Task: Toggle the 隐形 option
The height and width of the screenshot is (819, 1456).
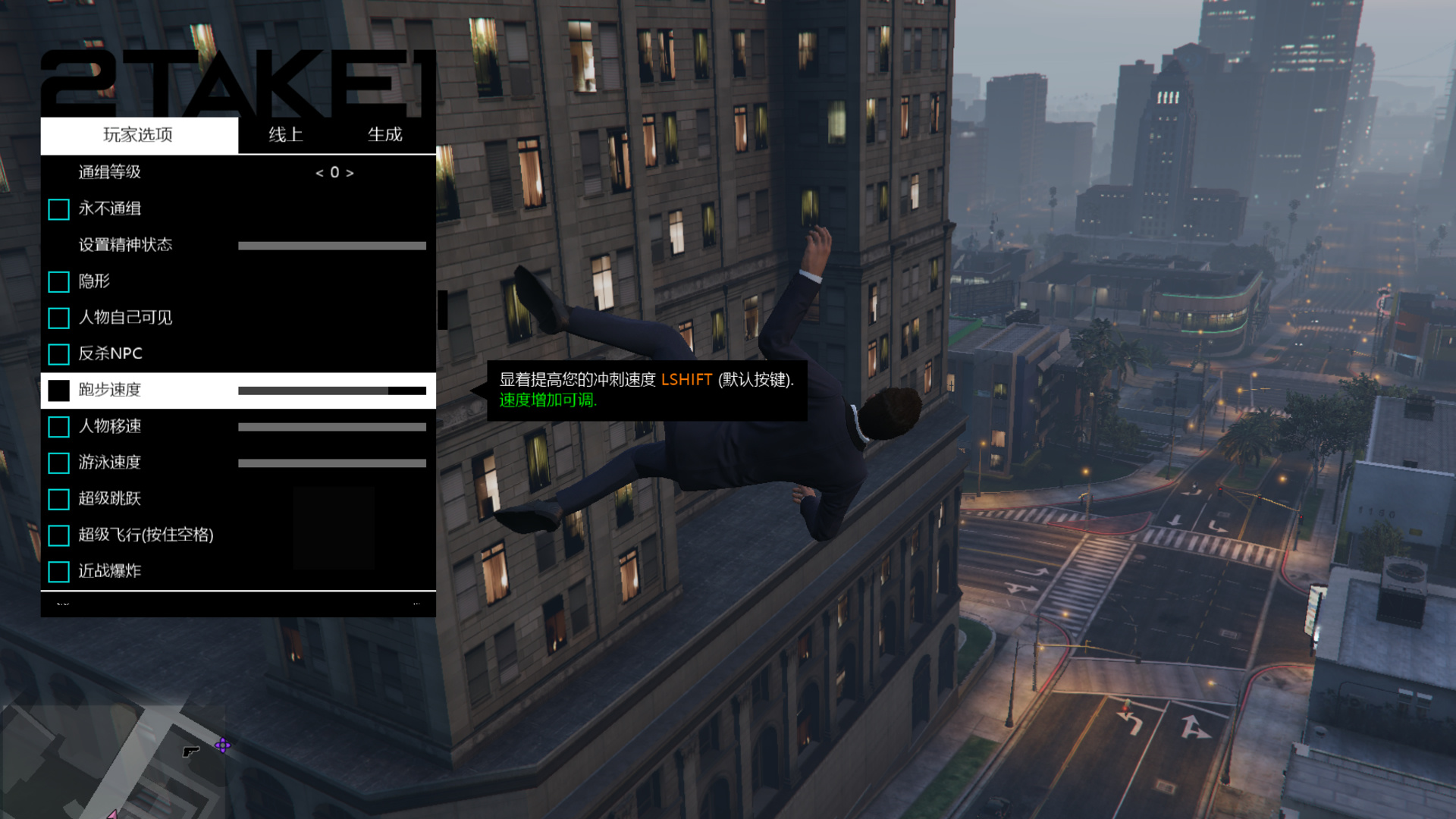Action: [58, 281]
